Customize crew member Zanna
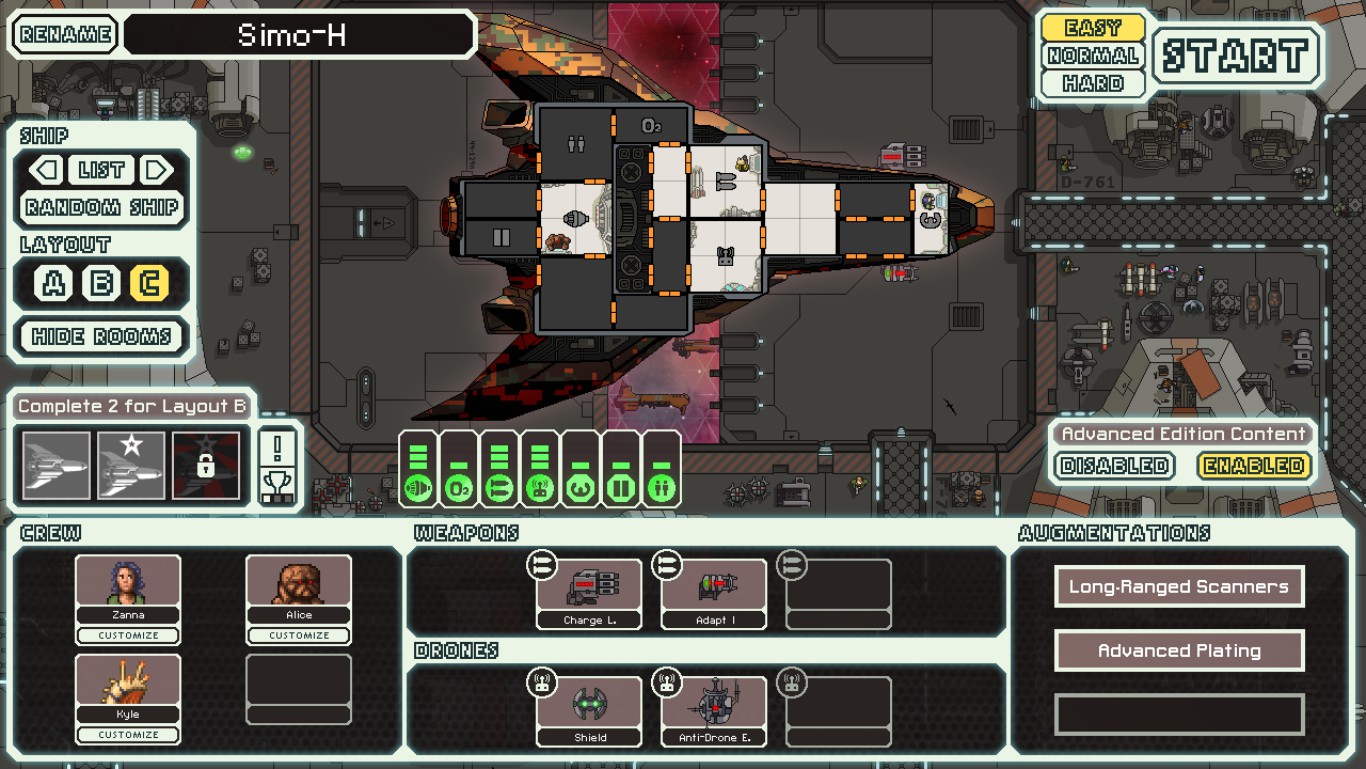This screenshot has height=769, width=1366. (x=128, y=635)
